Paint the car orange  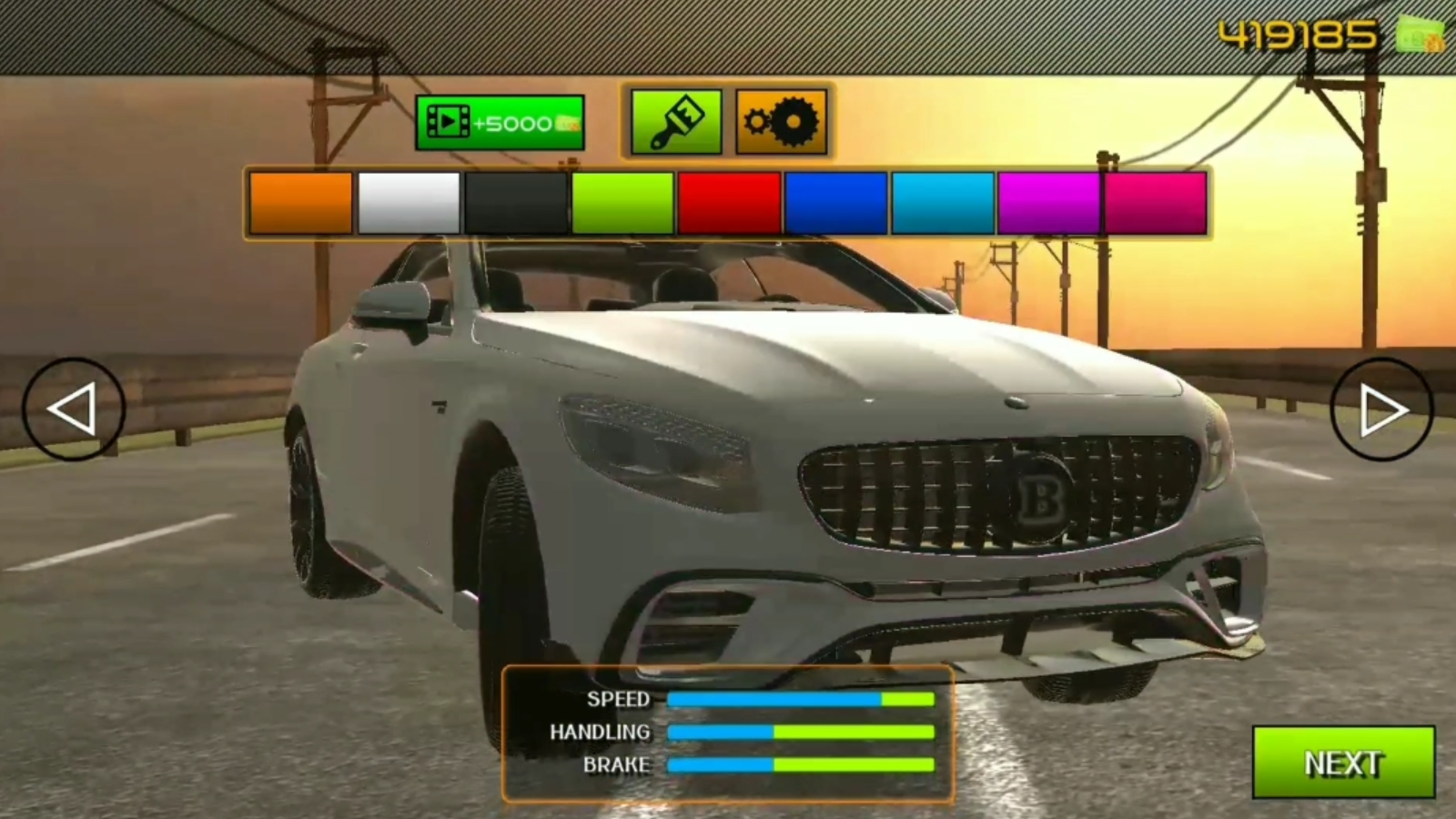[298, 201]
